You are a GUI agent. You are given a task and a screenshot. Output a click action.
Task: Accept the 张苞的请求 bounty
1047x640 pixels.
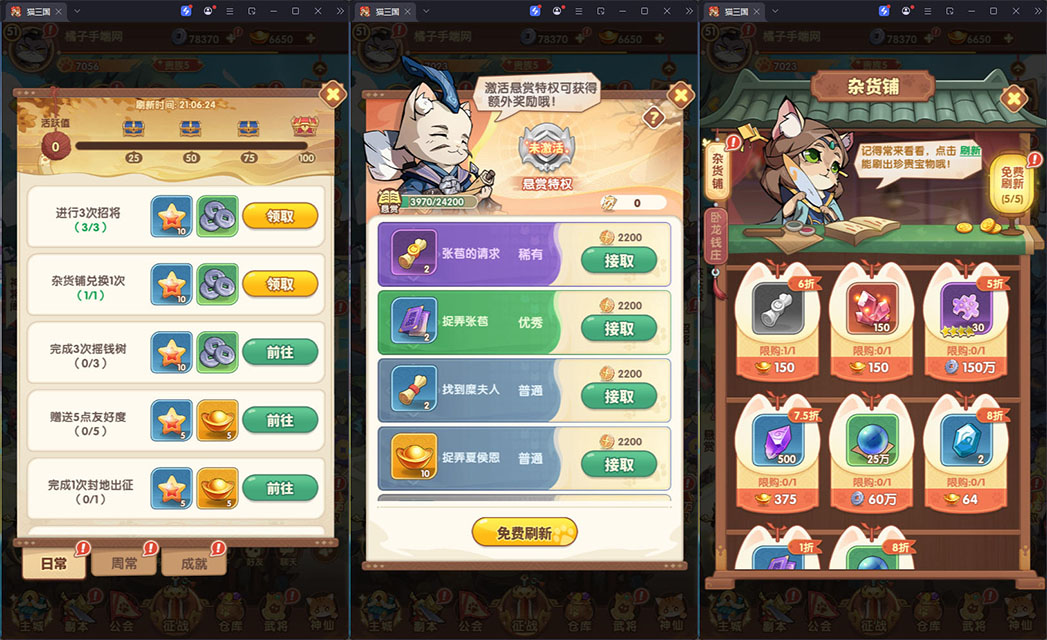coord(619,261)
